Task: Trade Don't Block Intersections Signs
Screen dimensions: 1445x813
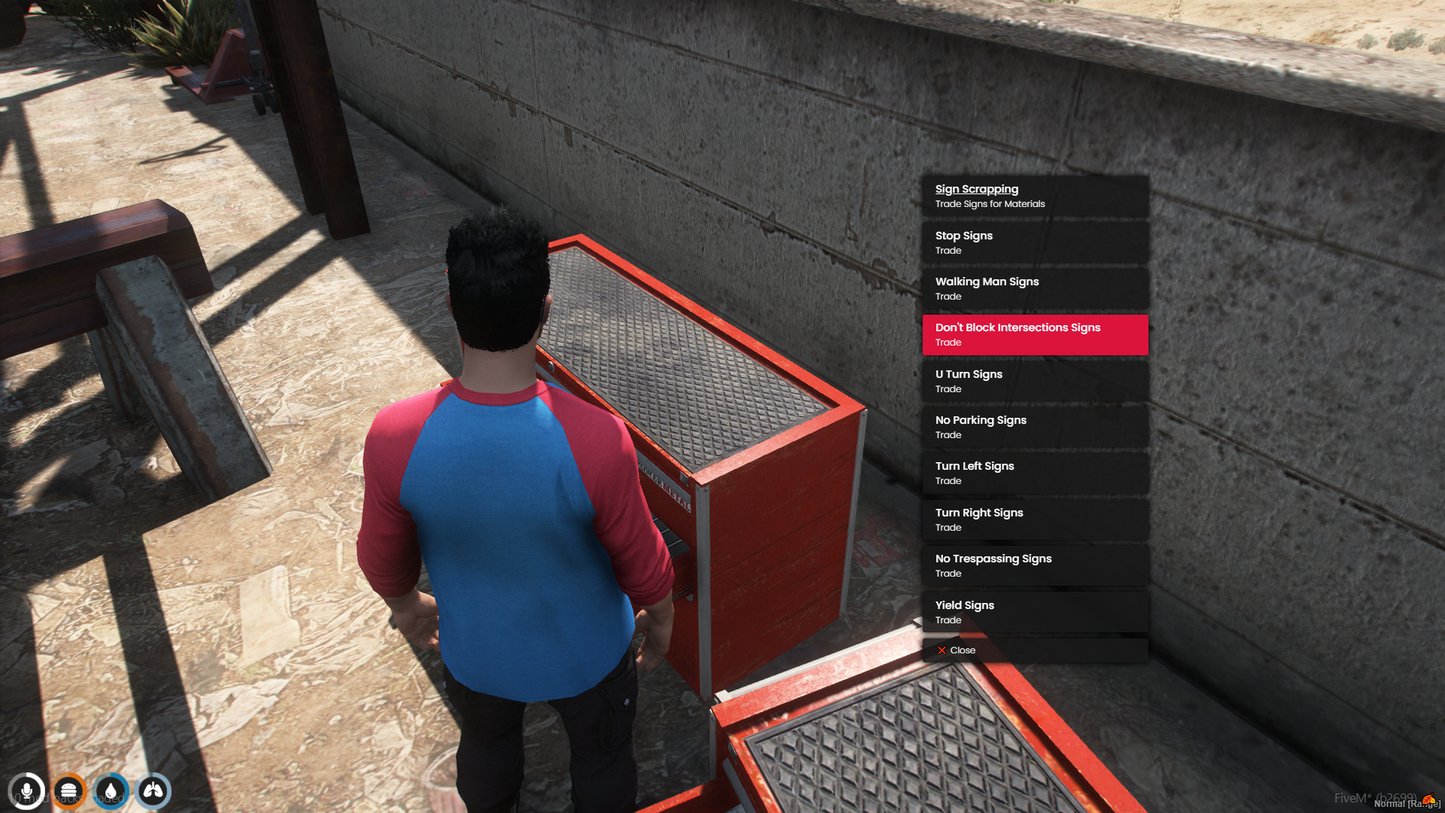Action: click(x=1034, y=334)
